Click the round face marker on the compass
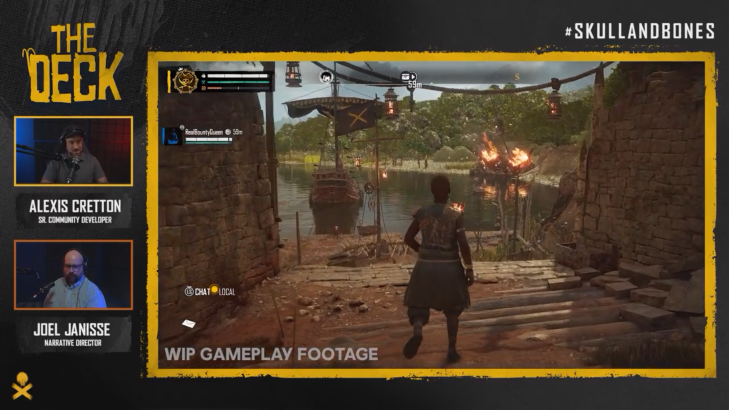The width and height of the screenshot is (729, 410). point(326,76)
